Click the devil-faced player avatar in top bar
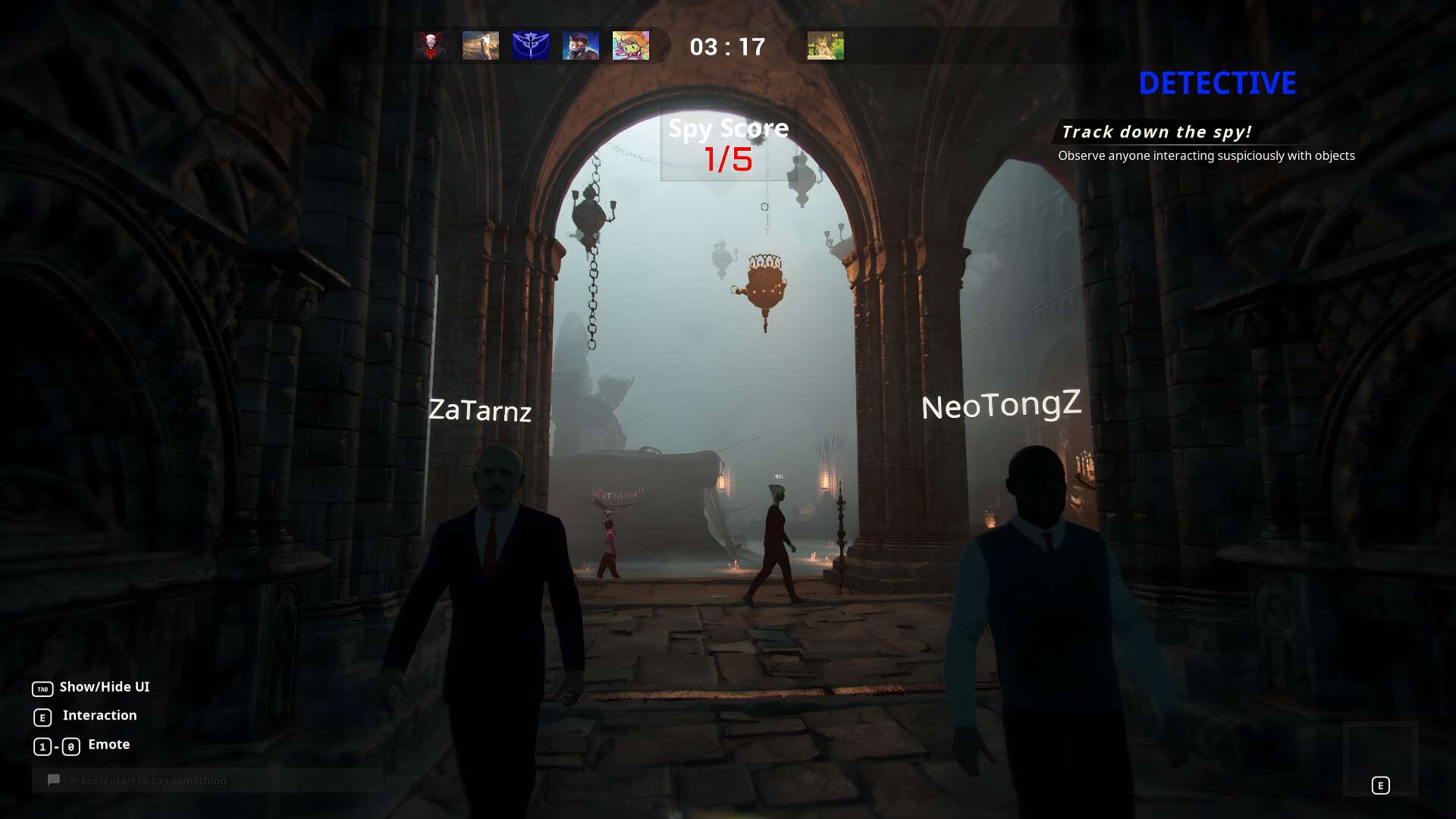 pyautogui.click(x=430, y=45)
